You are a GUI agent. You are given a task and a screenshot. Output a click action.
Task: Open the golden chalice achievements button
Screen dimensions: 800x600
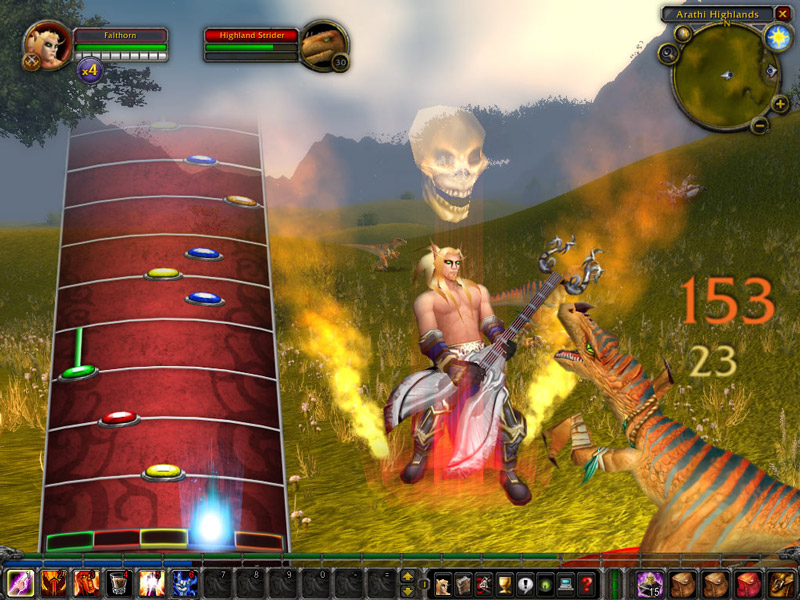tap(504, 584)
